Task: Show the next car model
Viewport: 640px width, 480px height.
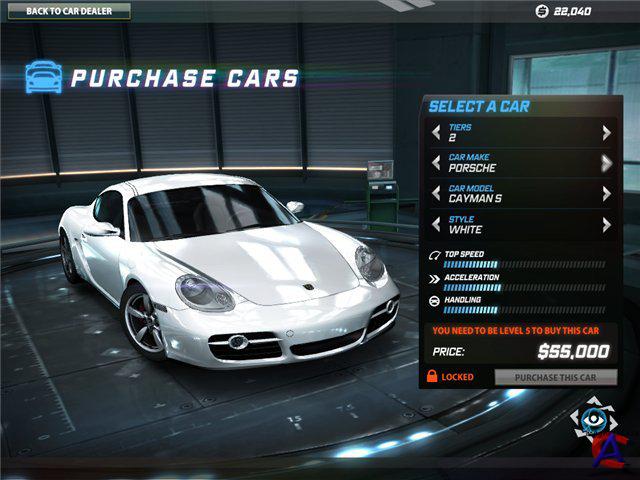Action: [x=606, y=194]
